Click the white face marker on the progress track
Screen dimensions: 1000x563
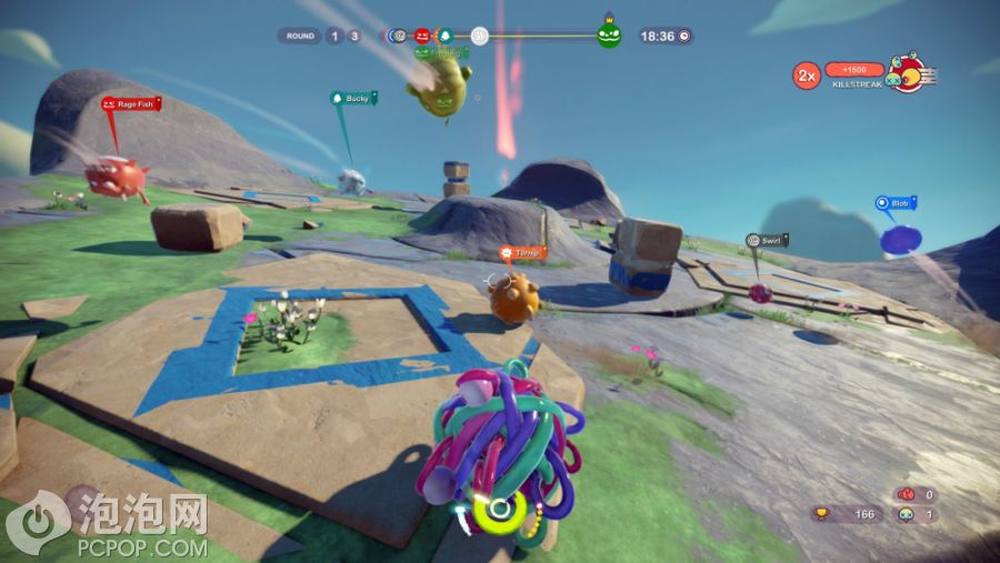[480, 36]
